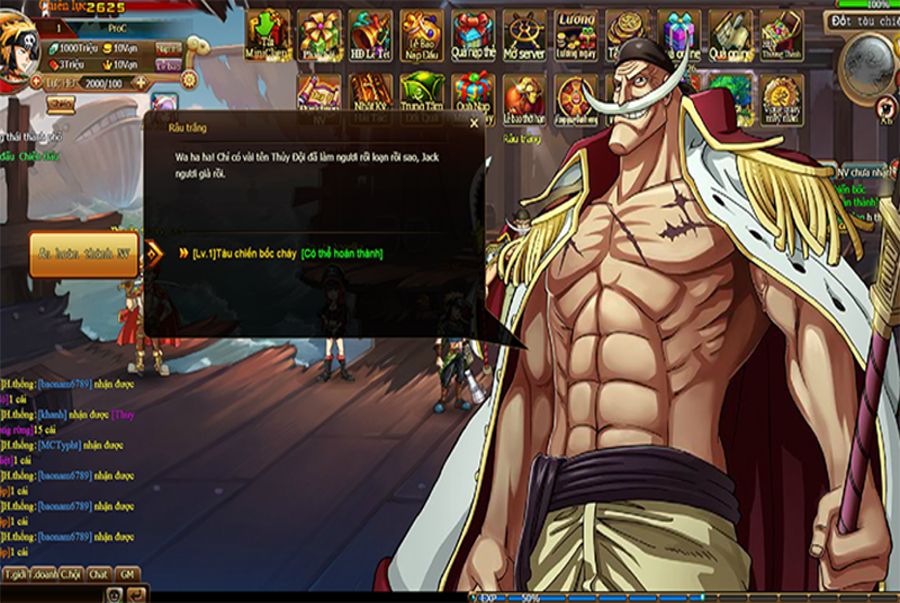Open the Lễ Bao Nạp Đầu icon

click(x=421, y=35)
